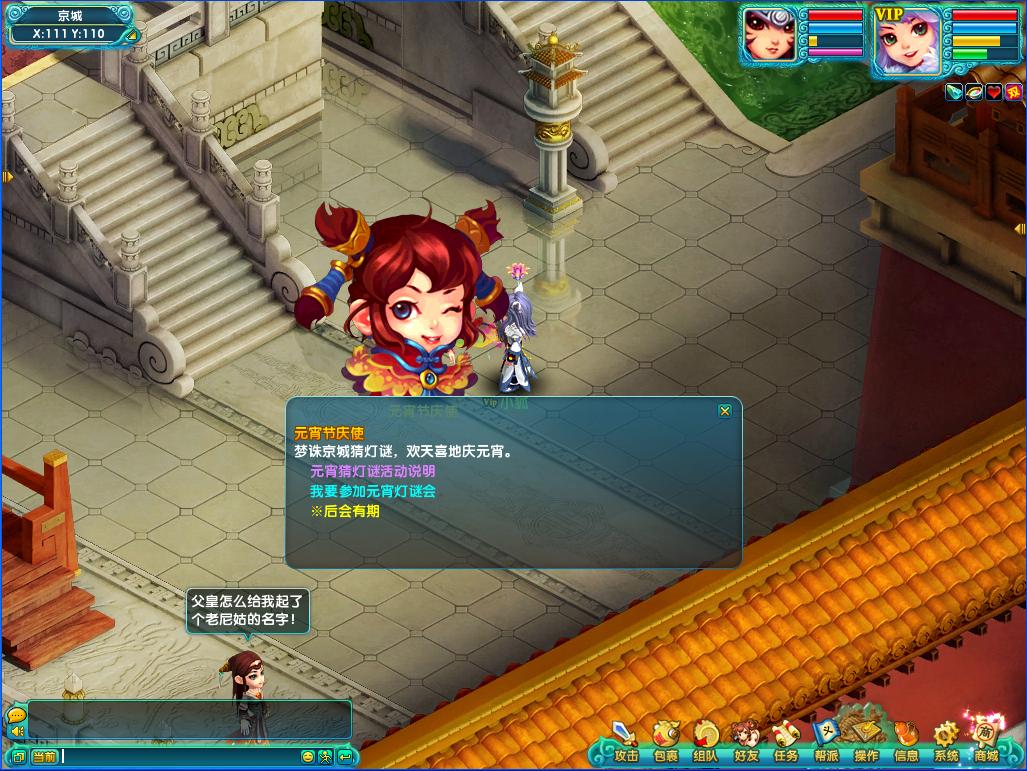Select 我要参加元宵灯谜会 option

[x=372, y=491]
